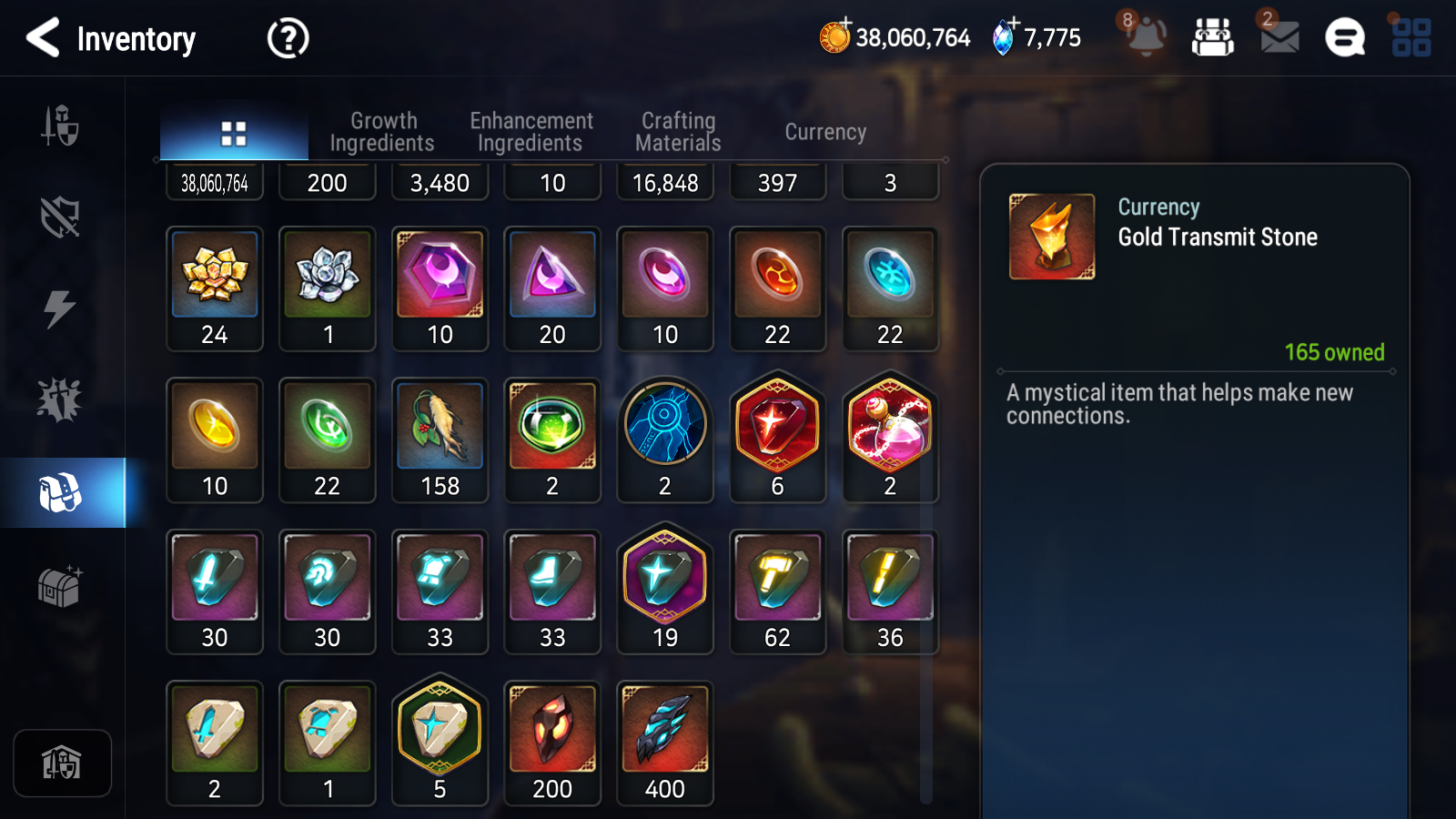
Task: Select the gold hammer rune slot
Action: coord(777,591)
